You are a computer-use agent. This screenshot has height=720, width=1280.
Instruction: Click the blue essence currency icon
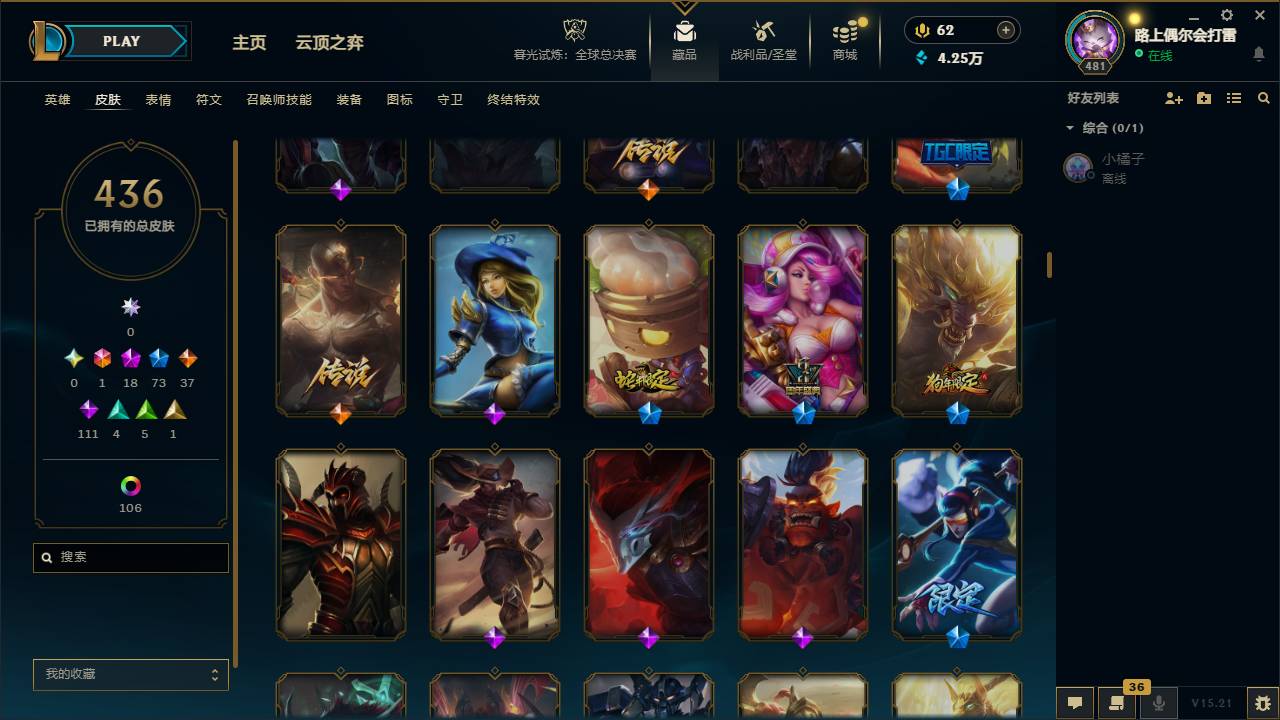(x=921, y=58)
